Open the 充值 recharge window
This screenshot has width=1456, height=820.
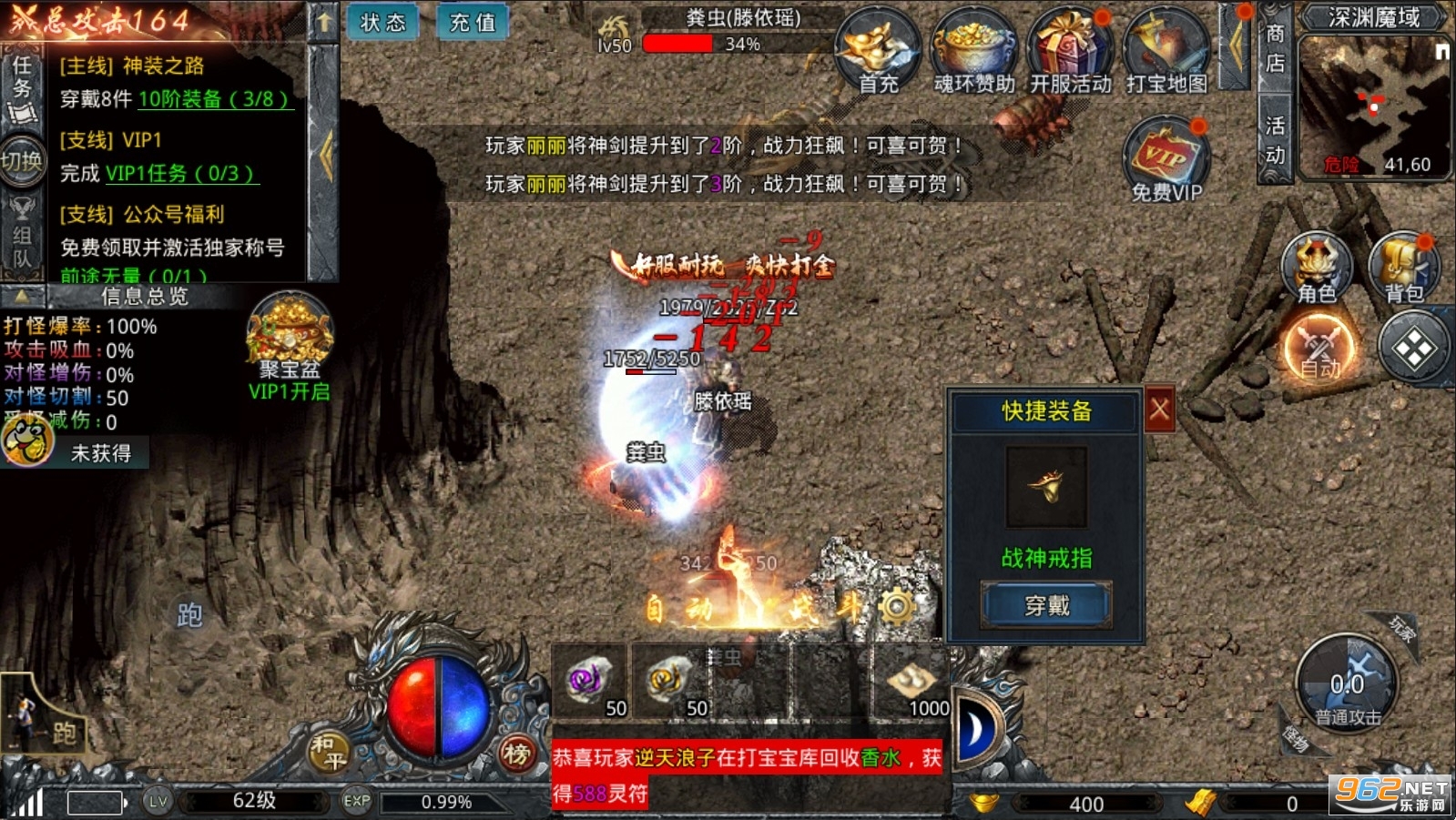click(x=472, y=23)
